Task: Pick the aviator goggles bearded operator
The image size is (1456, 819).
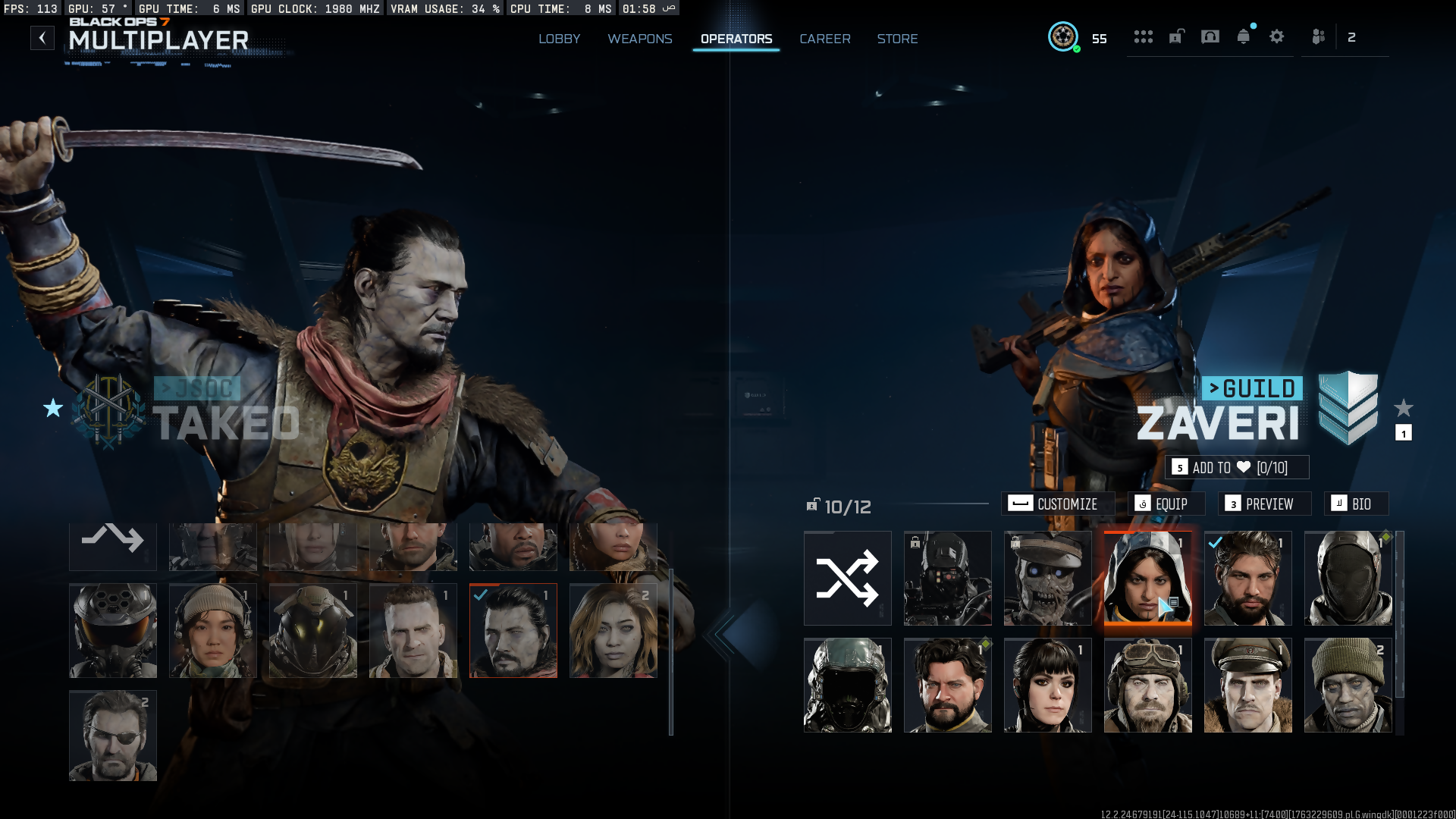Action: click(x=1147, y=685)
